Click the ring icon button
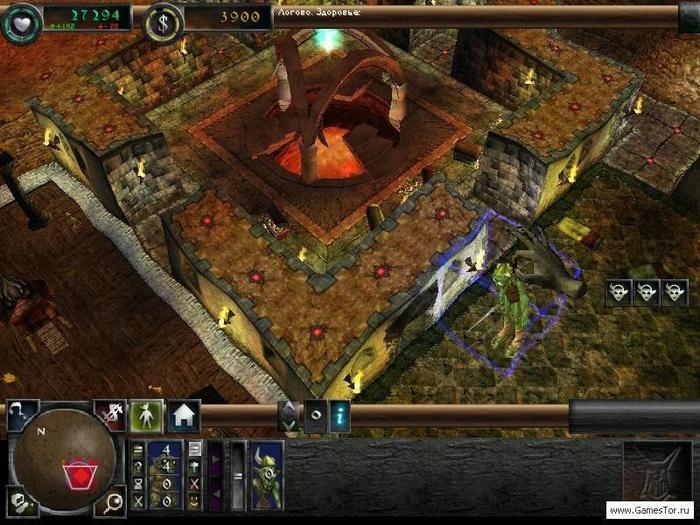Image resolution: width=700 pixels, height=525 pixels. (314, 415)
